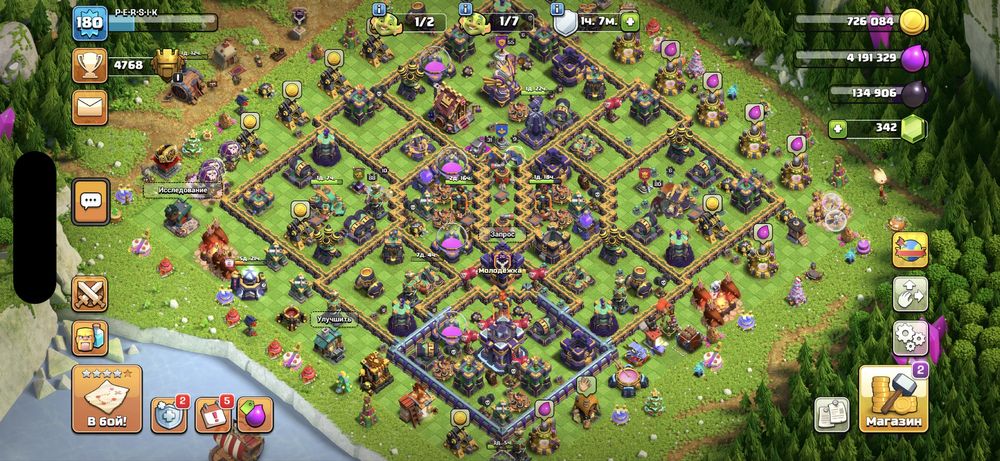Start an attack with В бой!
This screenshot has height=461, width=1000.
click(x=106, y=398)
